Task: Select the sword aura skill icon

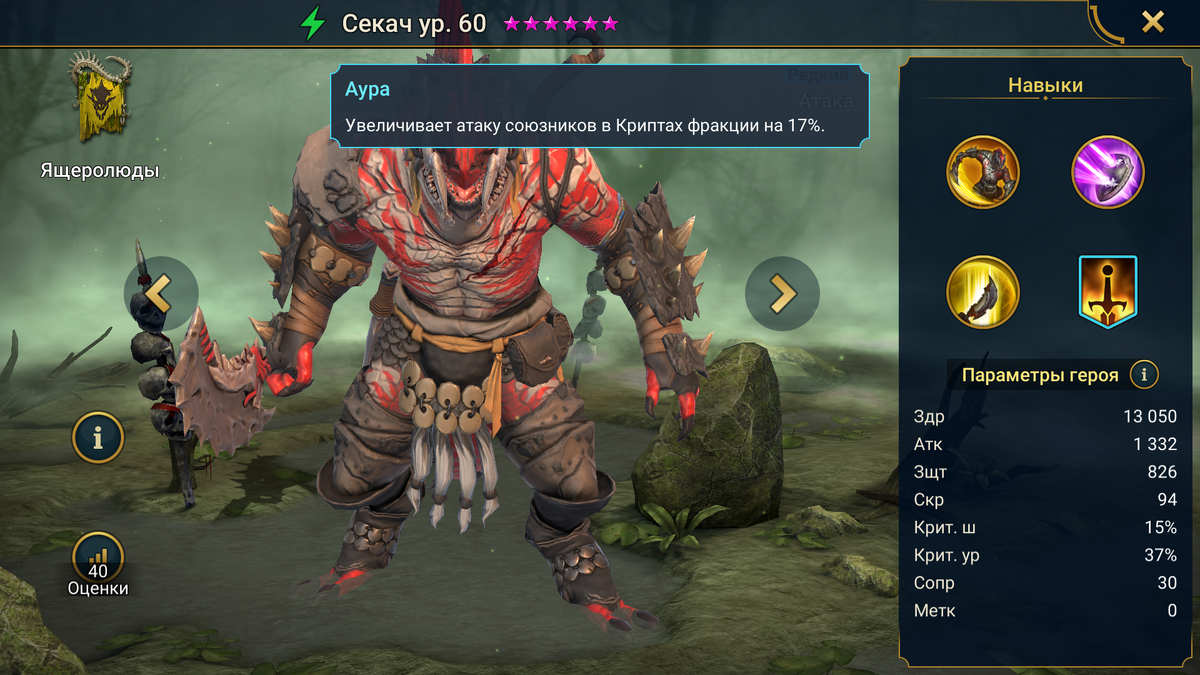Action: tap(1108, 292)
